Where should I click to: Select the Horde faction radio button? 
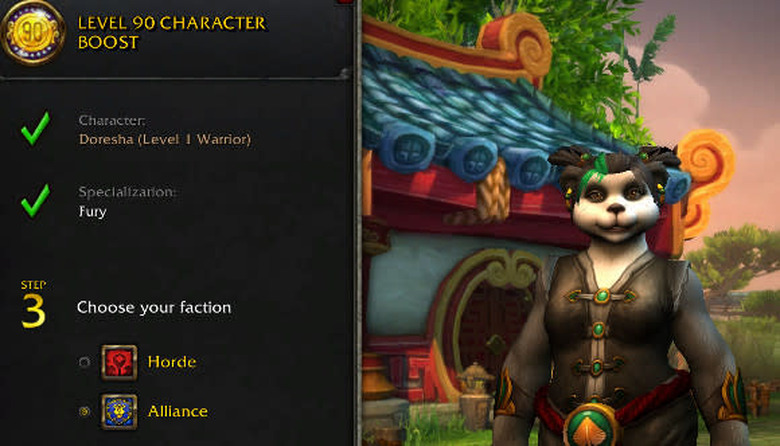click(84, 362)
